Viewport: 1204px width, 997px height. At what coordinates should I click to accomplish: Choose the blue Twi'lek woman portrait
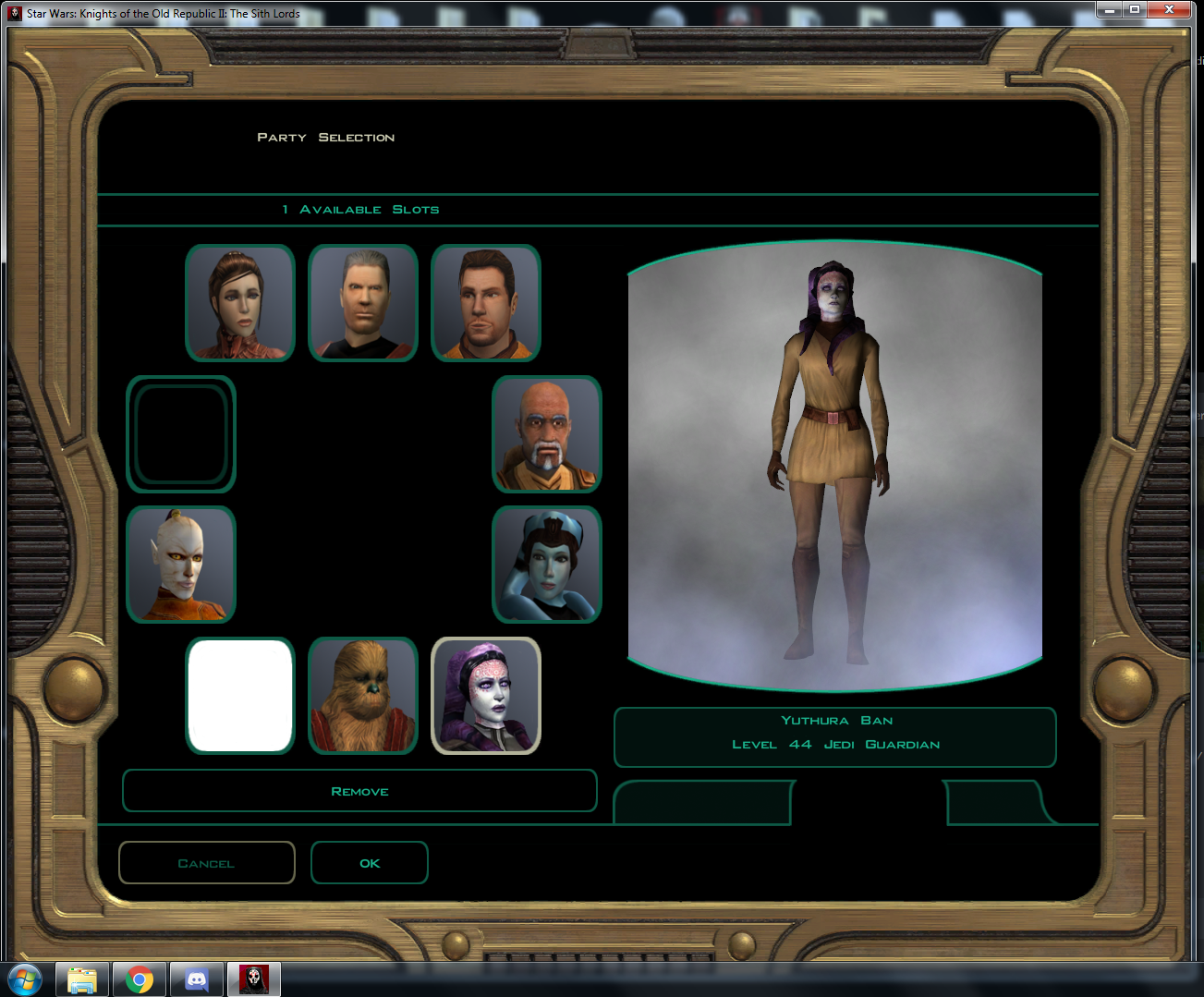point(547,565)
